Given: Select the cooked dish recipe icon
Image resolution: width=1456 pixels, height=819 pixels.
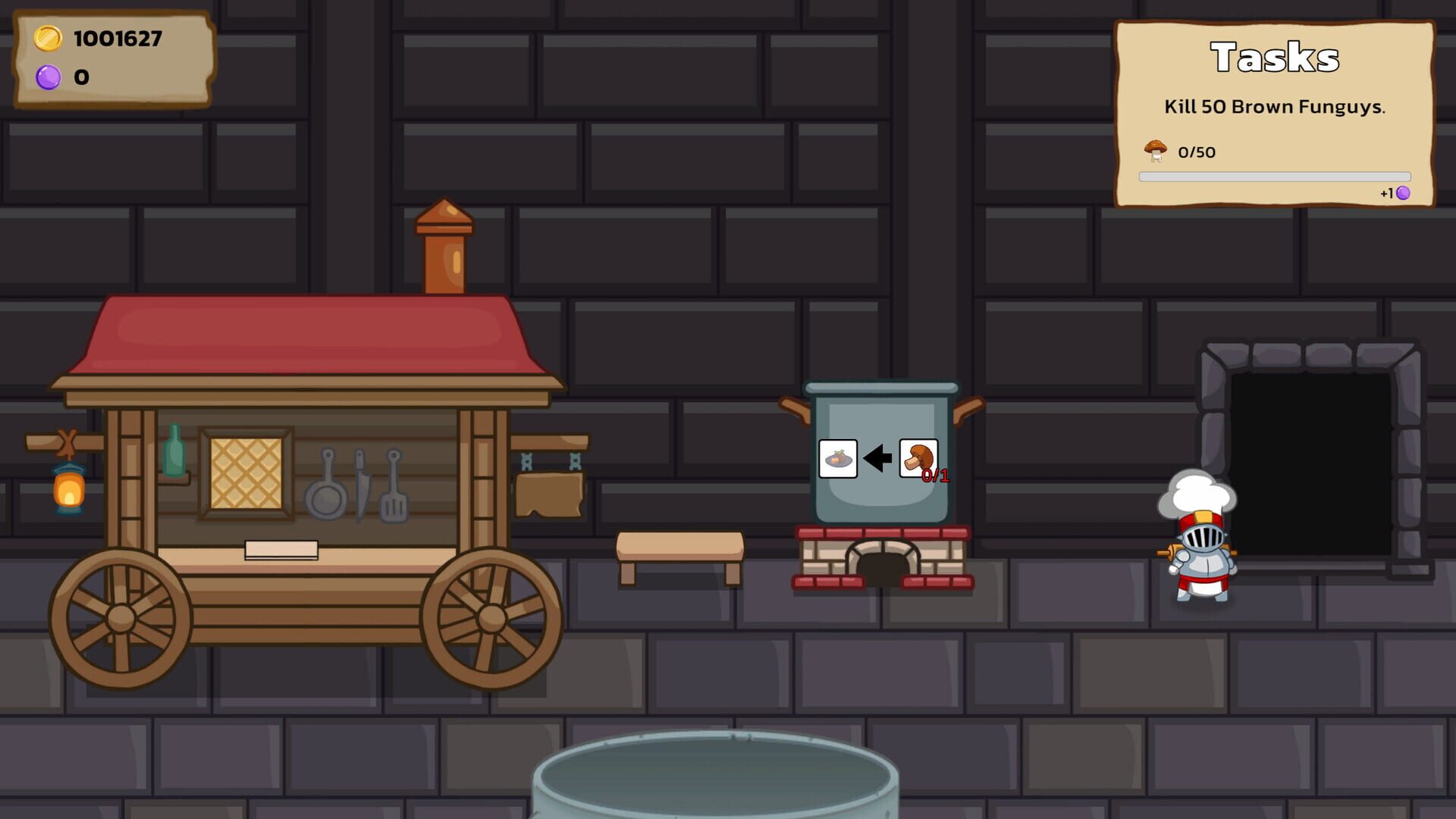Looking at the screenshot, I should (x=837, y=459).
